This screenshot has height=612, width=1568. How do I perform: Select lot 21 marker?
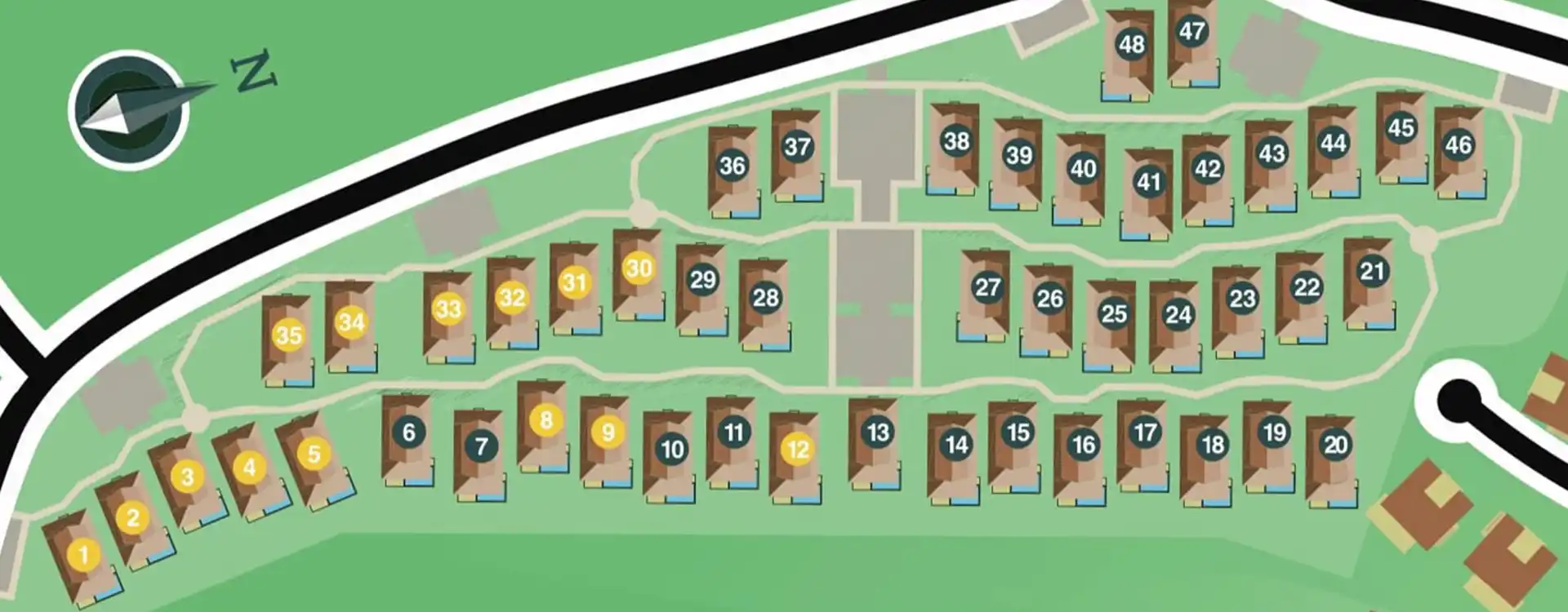[x=1372, y=271]
